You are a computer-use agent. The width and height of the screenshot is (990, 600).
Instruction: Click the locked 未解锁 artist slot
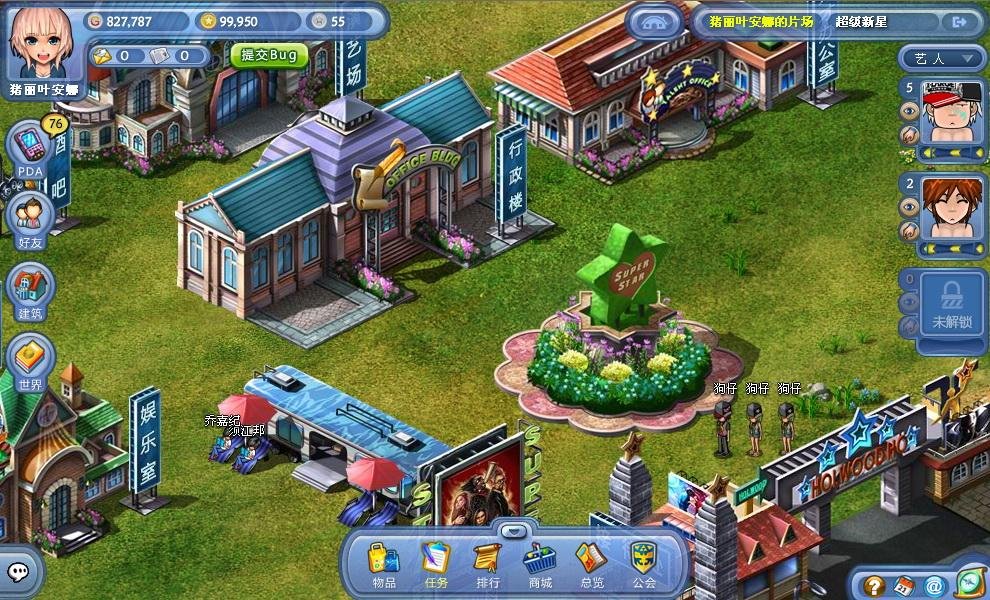[x=951, y=303]
